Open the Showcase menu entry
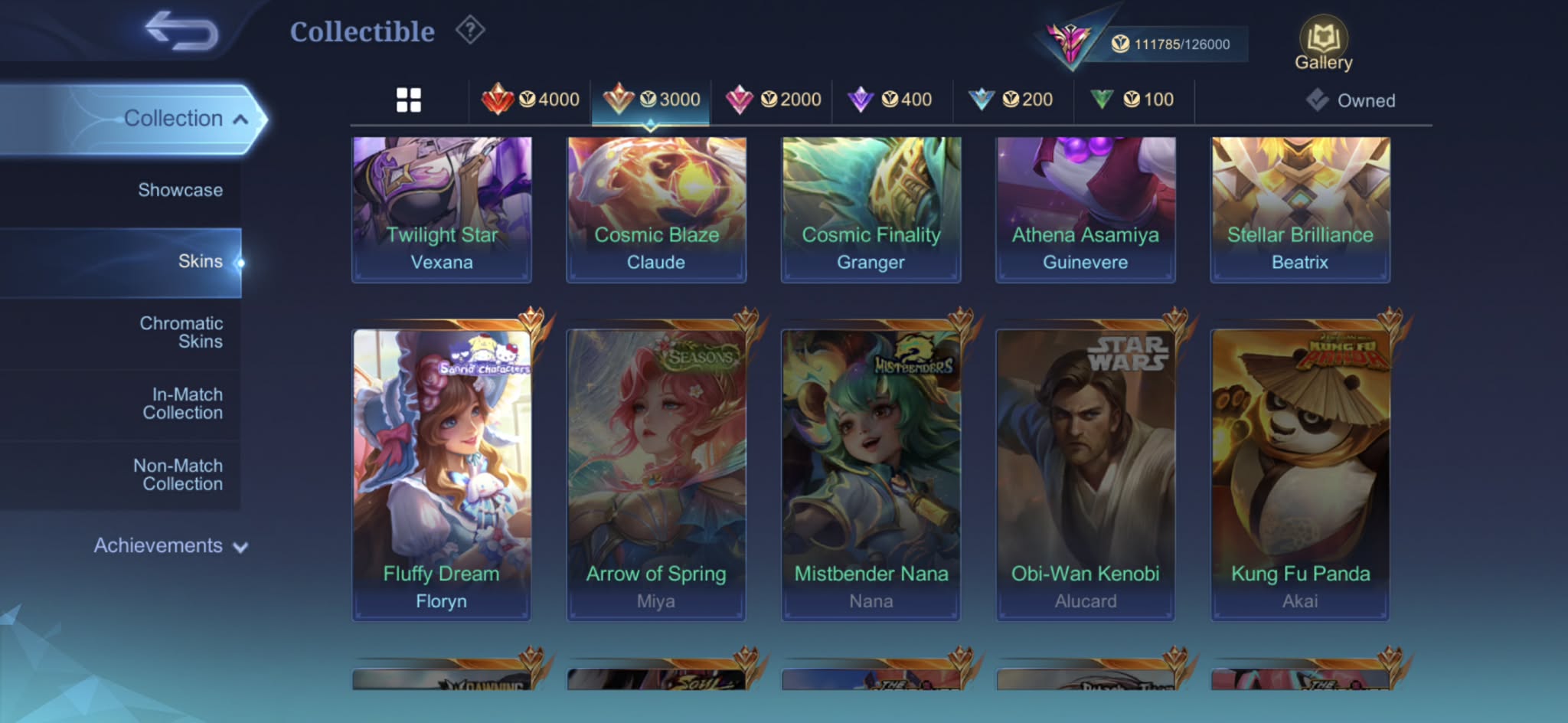The height and width of the screenshot is (723, 1568). 180,190
